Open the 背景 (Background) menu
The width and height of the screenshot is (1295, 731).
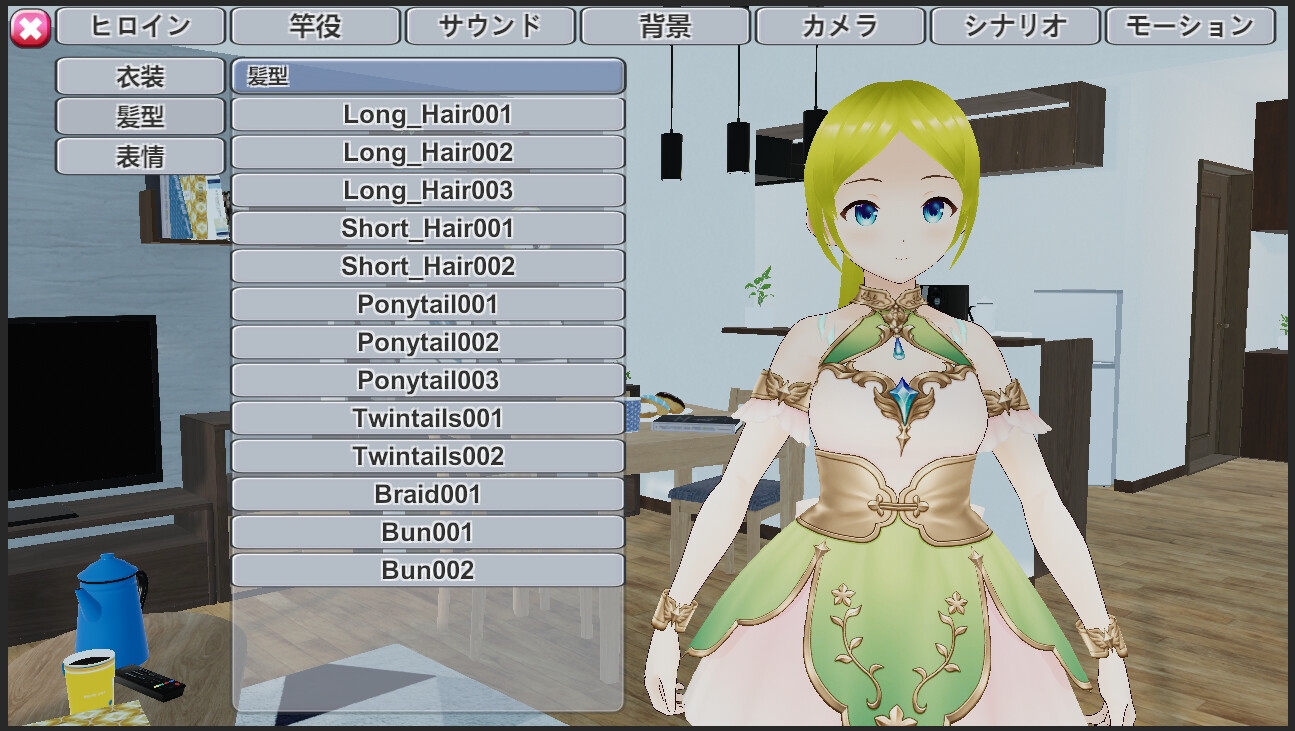[x=665, y=25]
